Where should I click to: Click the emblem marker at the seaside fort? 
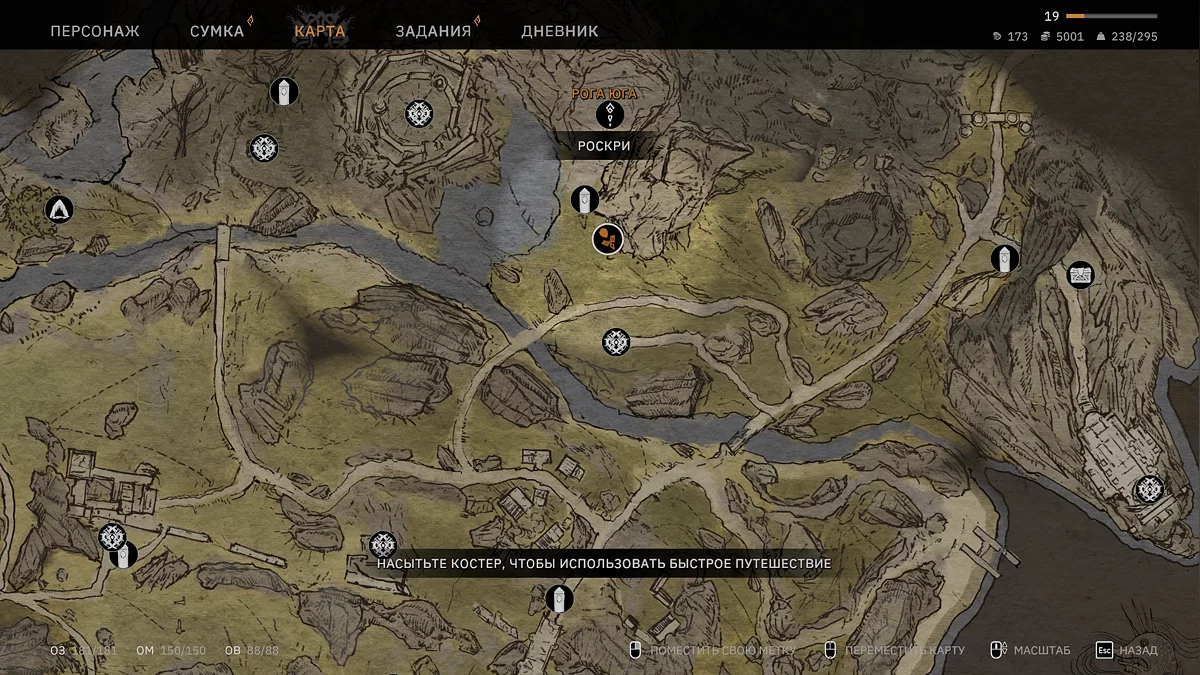[x=1149, y=489]
